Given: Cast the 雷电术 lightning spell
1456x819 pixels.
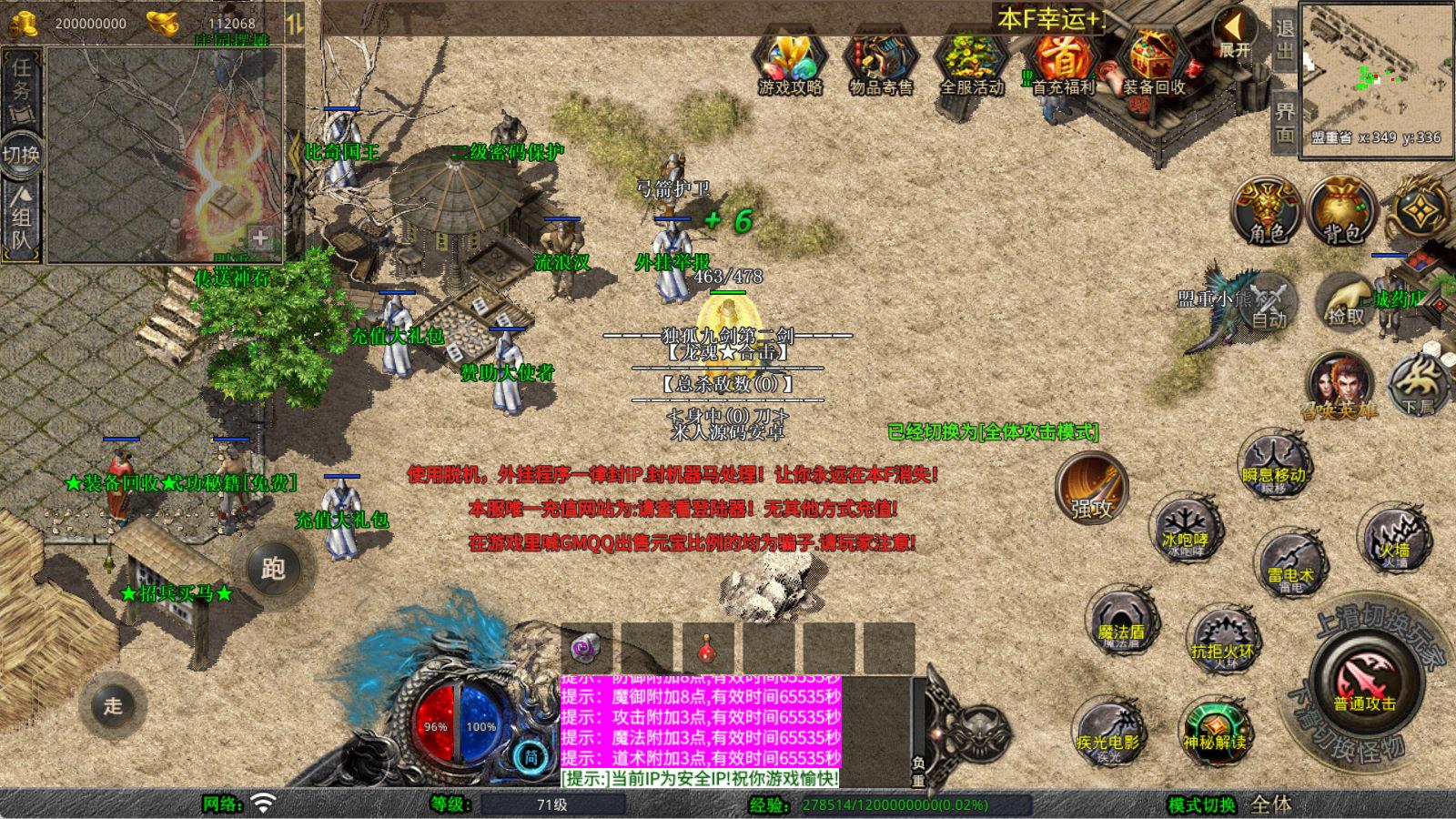Looking at the screenshot, I should point(1290,564).
